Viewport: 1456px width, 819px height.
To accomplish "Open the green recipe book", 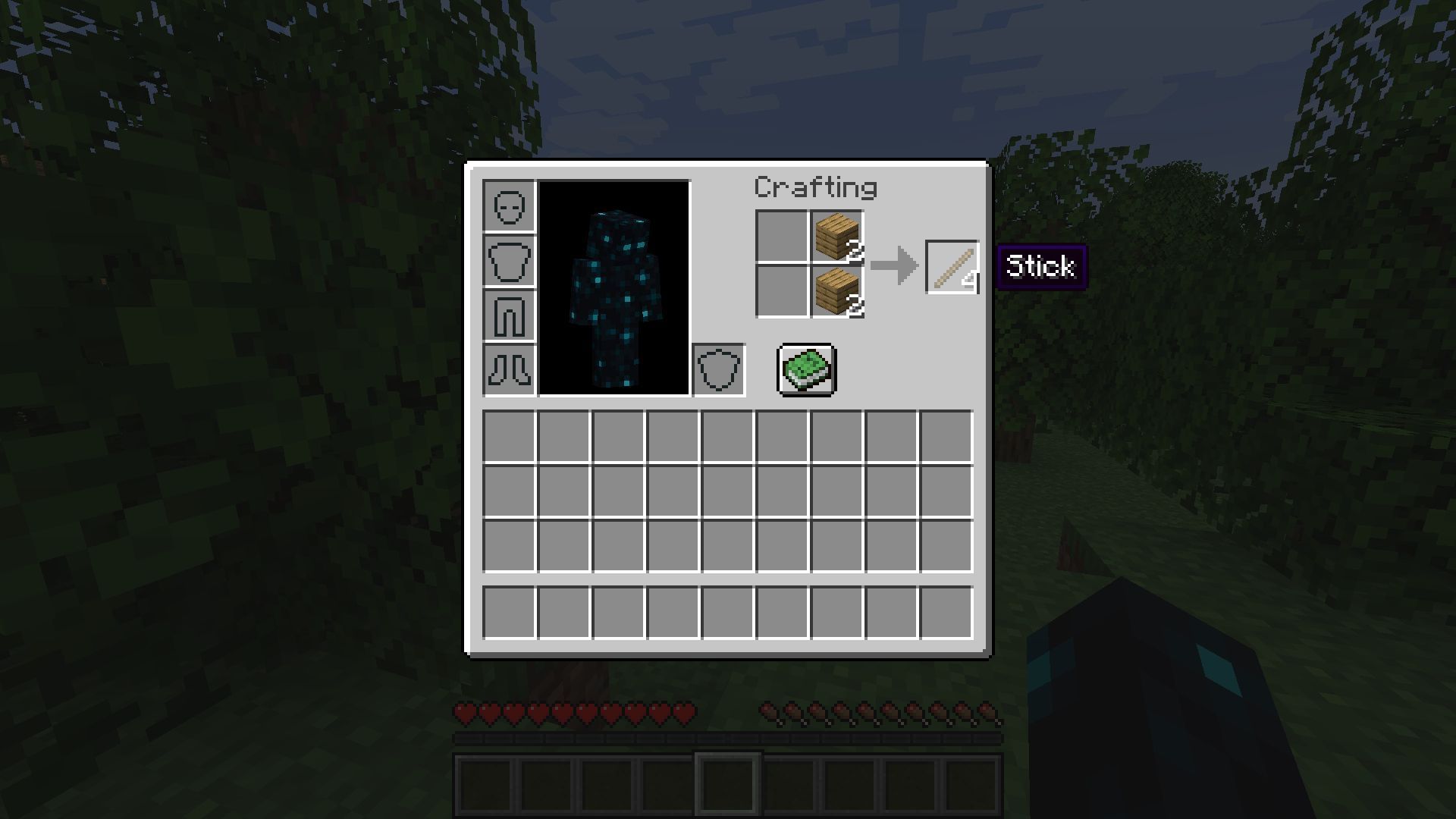I will (x=806, y=371).
